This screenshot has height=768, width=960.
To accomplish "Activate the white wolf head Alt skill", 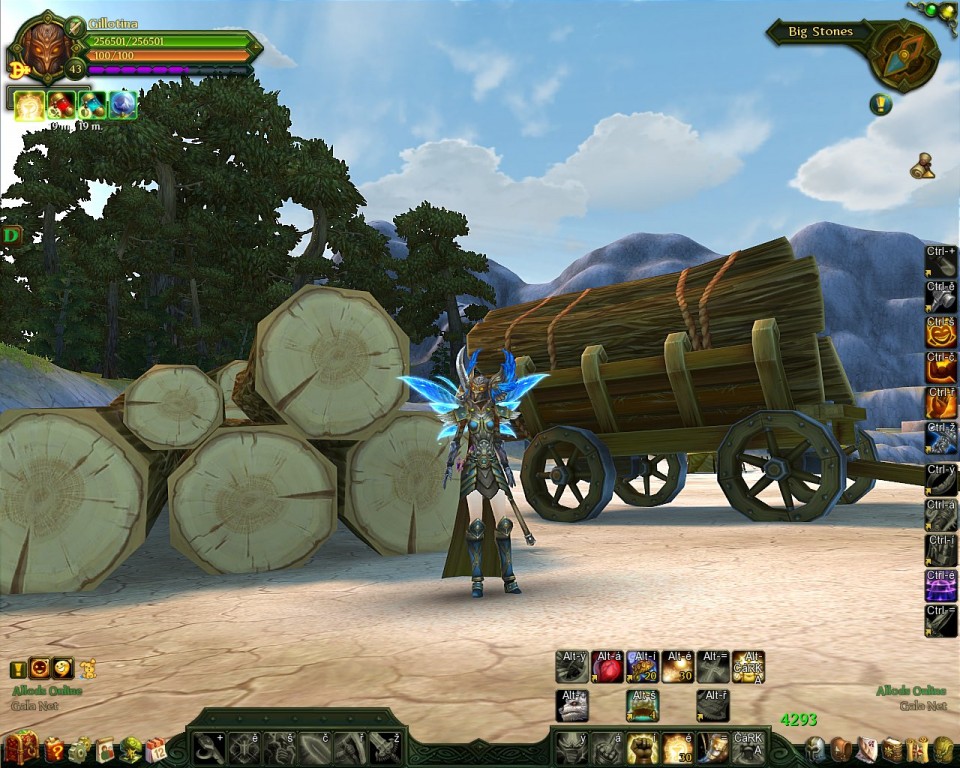I will point(572,706).
